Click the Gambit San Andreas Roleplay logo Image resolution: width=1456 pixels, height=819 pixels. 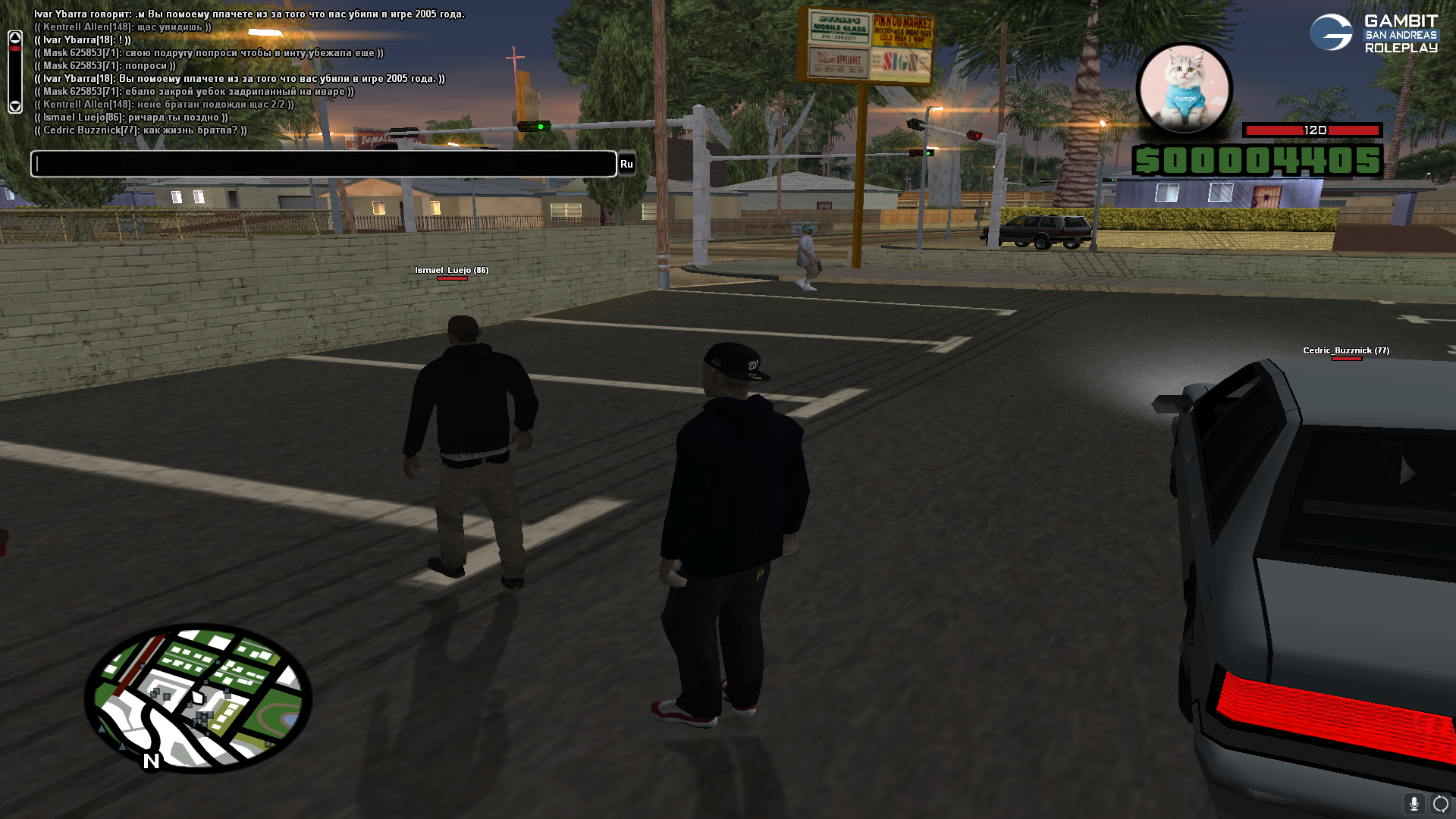[x=1374, y=33]
